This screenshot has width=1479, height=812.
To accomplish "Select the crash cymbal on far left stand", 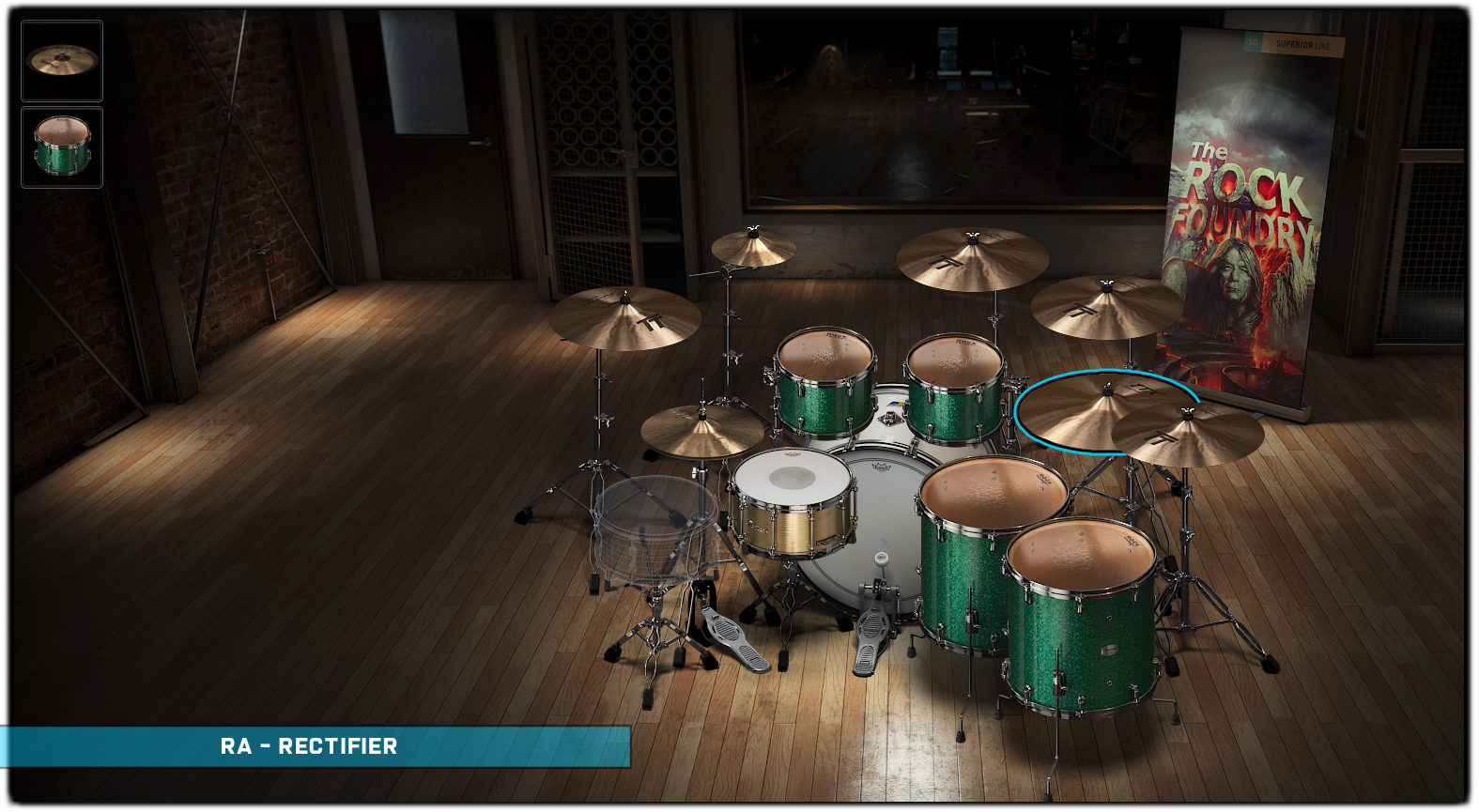I will click(624, 319).
